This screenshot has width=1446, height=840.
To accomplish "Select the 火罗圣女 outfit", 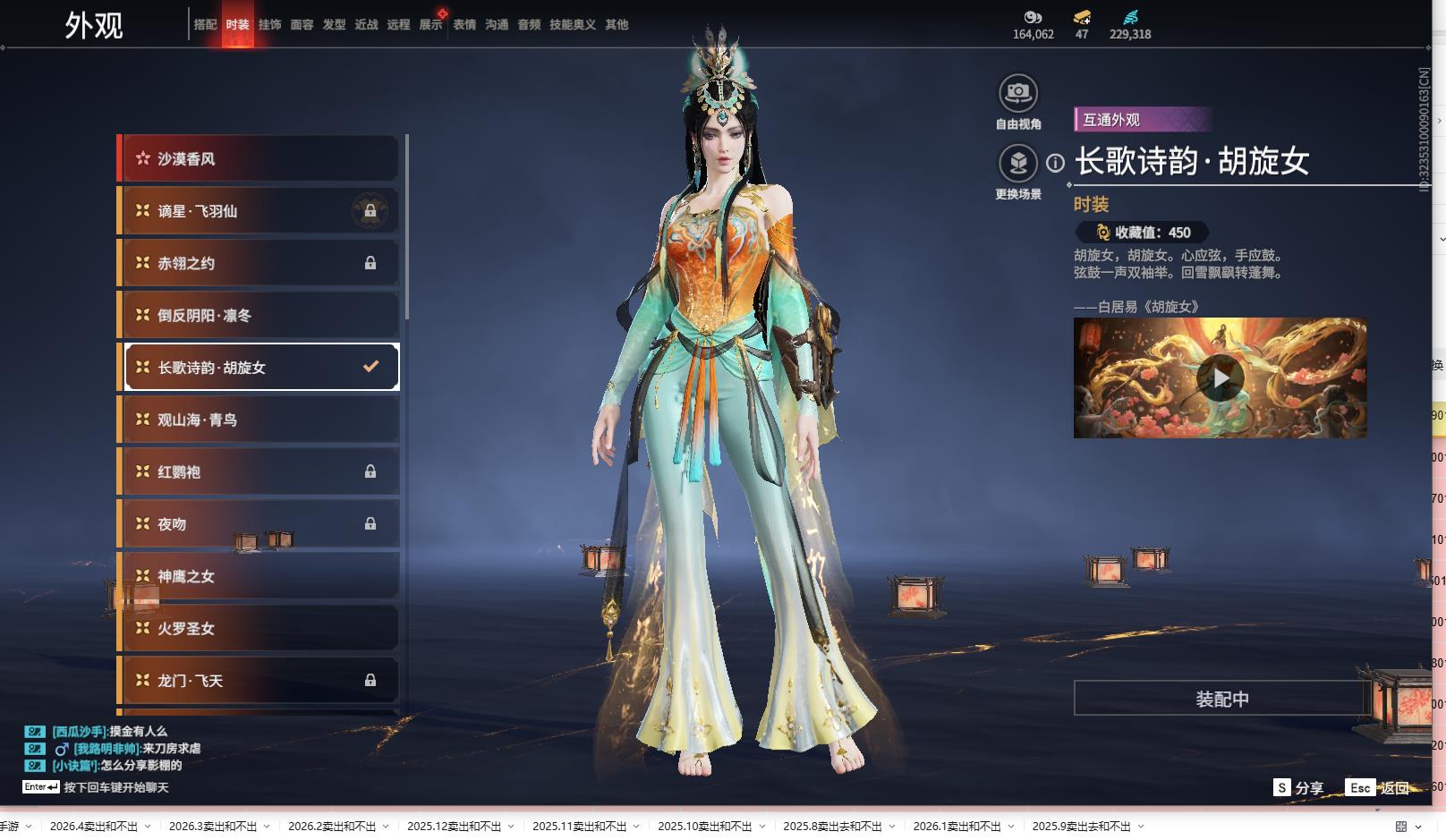I will (259, 629).
